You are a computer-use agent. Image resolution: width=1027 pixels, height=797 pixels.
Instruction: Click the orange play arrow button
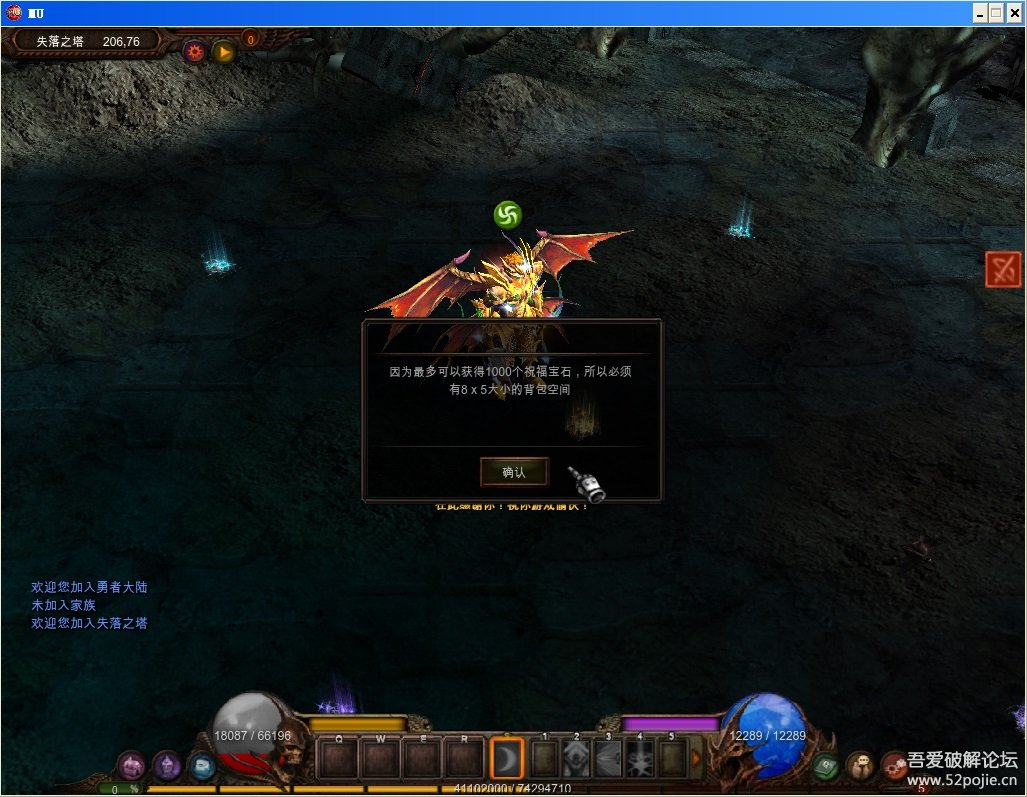223,51
